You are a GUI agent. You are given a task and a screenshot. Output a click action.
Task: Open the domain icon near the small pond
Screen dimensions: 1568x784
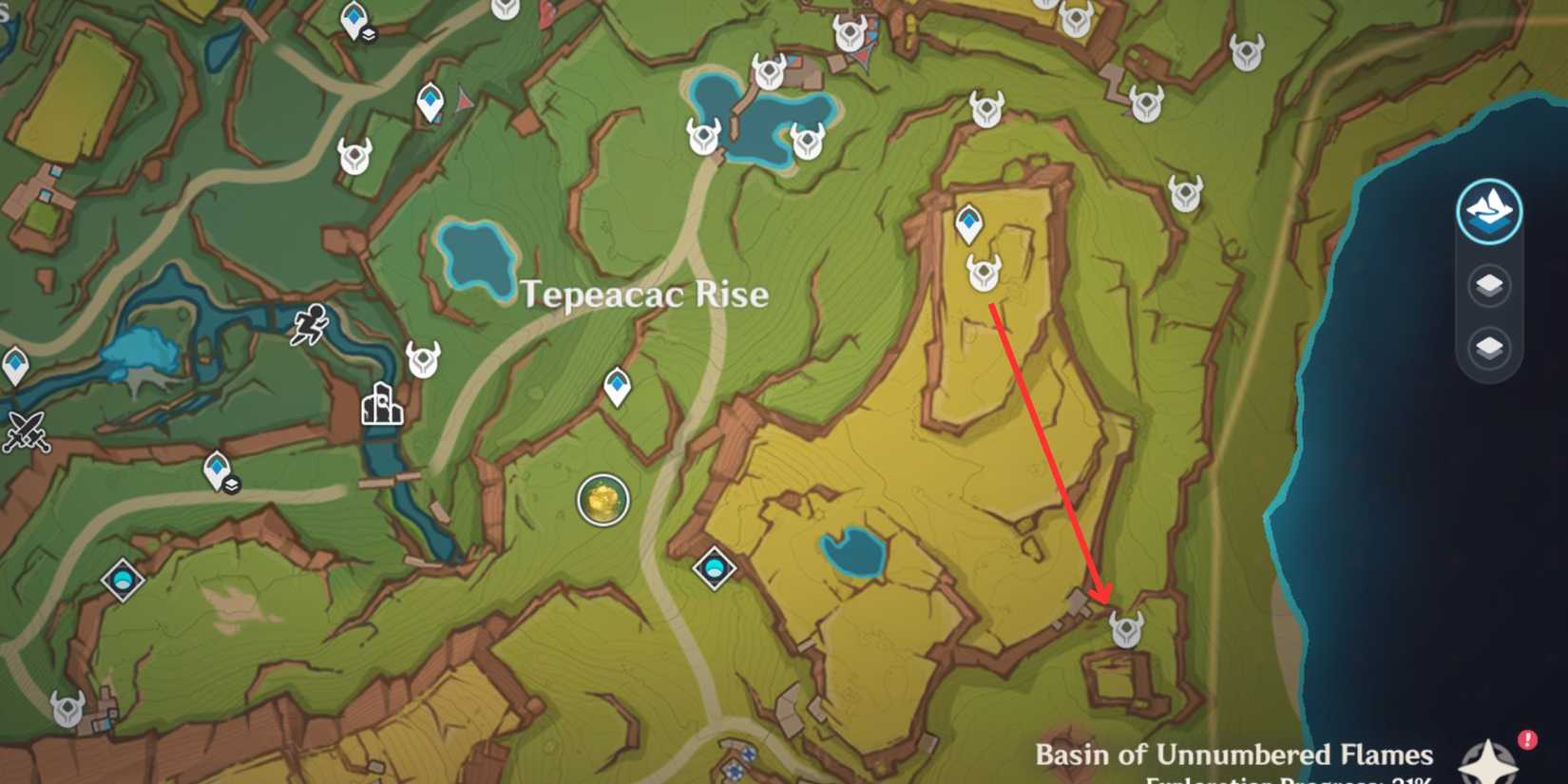click(x=716, y=568)
